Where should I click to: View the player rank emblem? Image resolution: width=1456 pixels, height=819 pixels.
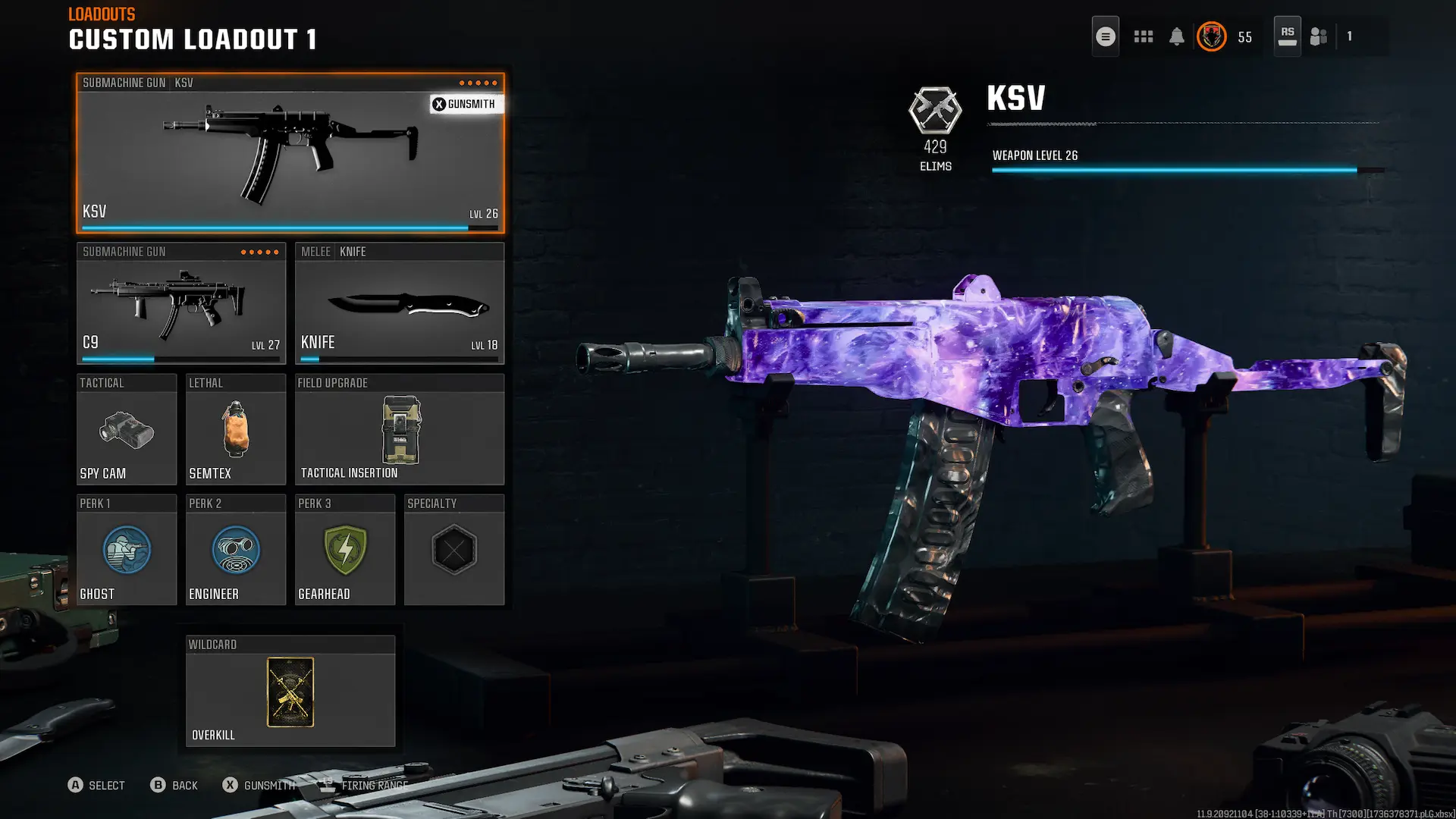coord(1211,36)
